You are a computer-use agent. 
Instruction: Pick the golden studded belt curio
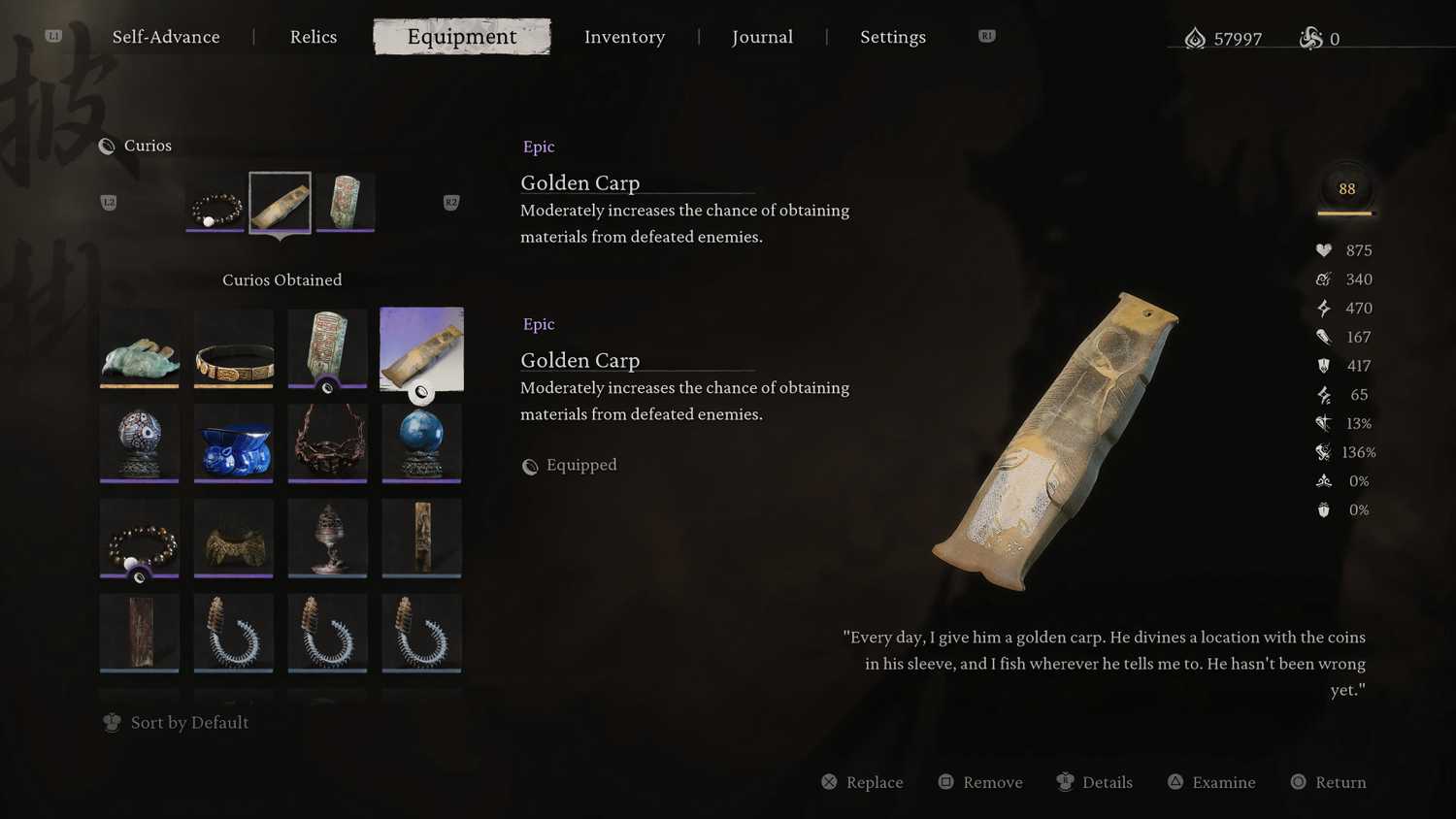(x=234, y=349)
